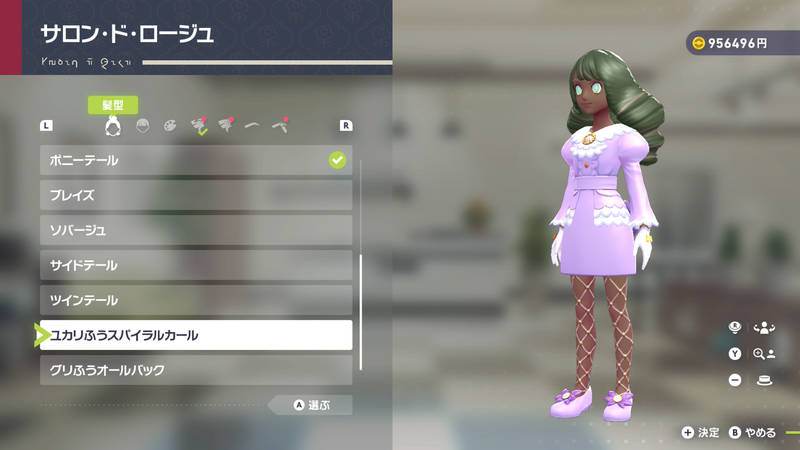This screenshot has width=800, height=450.
Task: Choose the ブレイズ hairstyle entry
Action: pyautogui.click(x=195, y=195)
